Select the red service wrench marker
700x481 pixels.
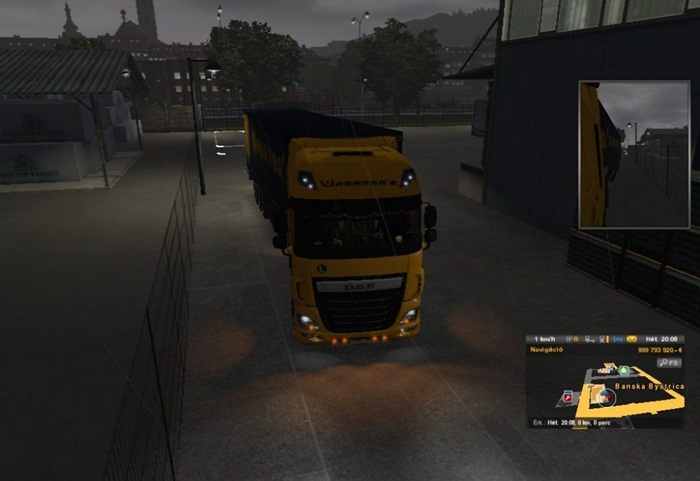[567, 397]
